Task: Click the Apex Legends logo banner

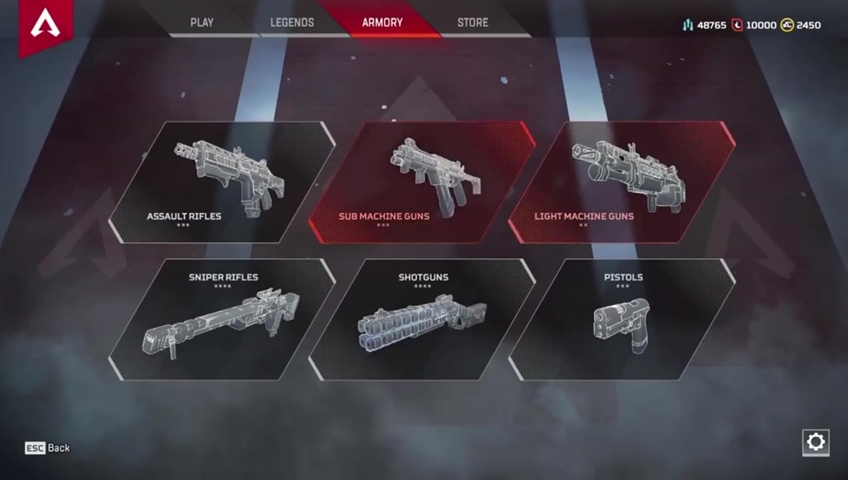Action: 45,25
